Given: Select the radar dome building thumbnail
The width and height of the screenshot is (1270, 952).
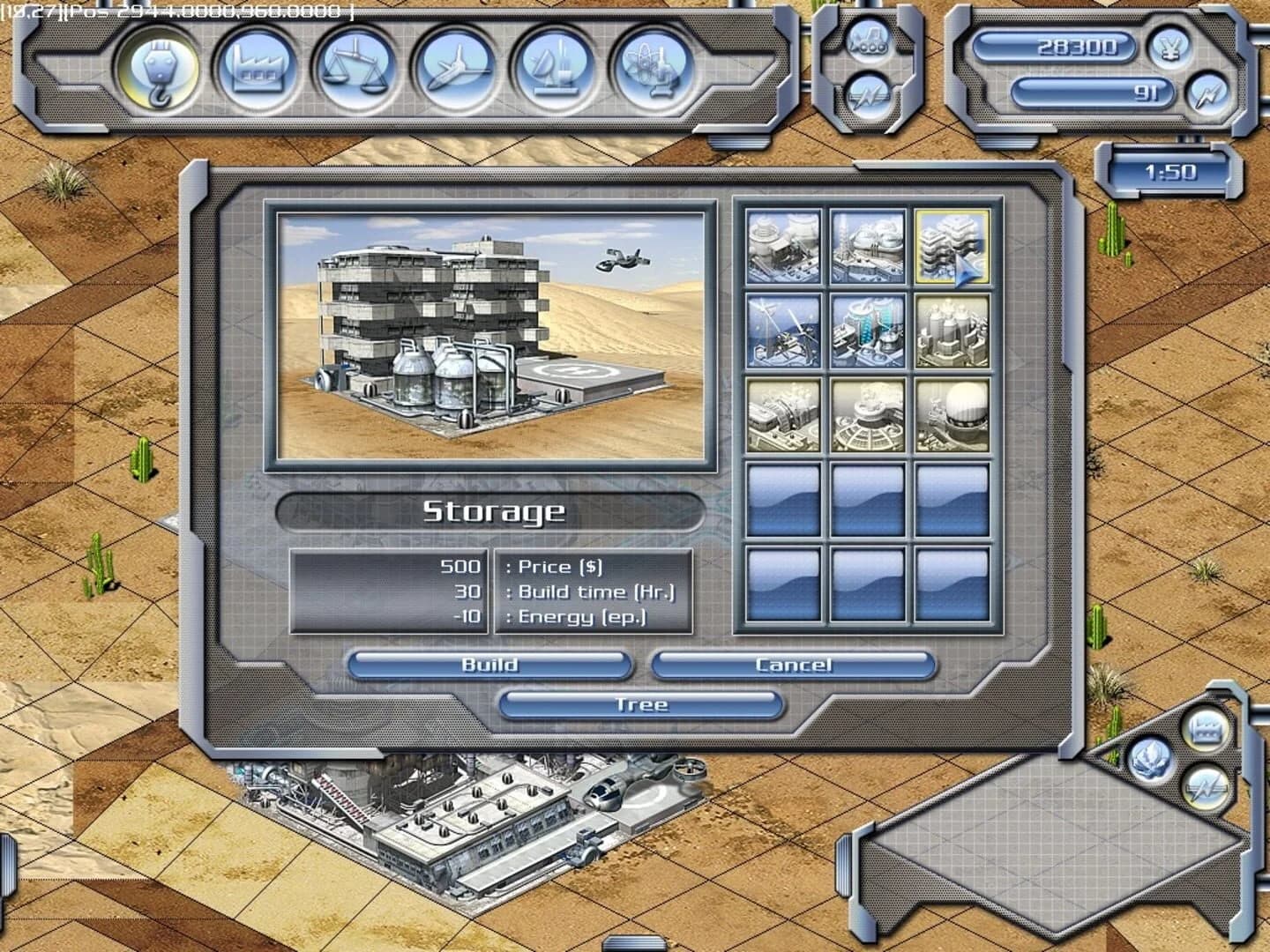Looking at the screenshot, I should pos(952,414).
